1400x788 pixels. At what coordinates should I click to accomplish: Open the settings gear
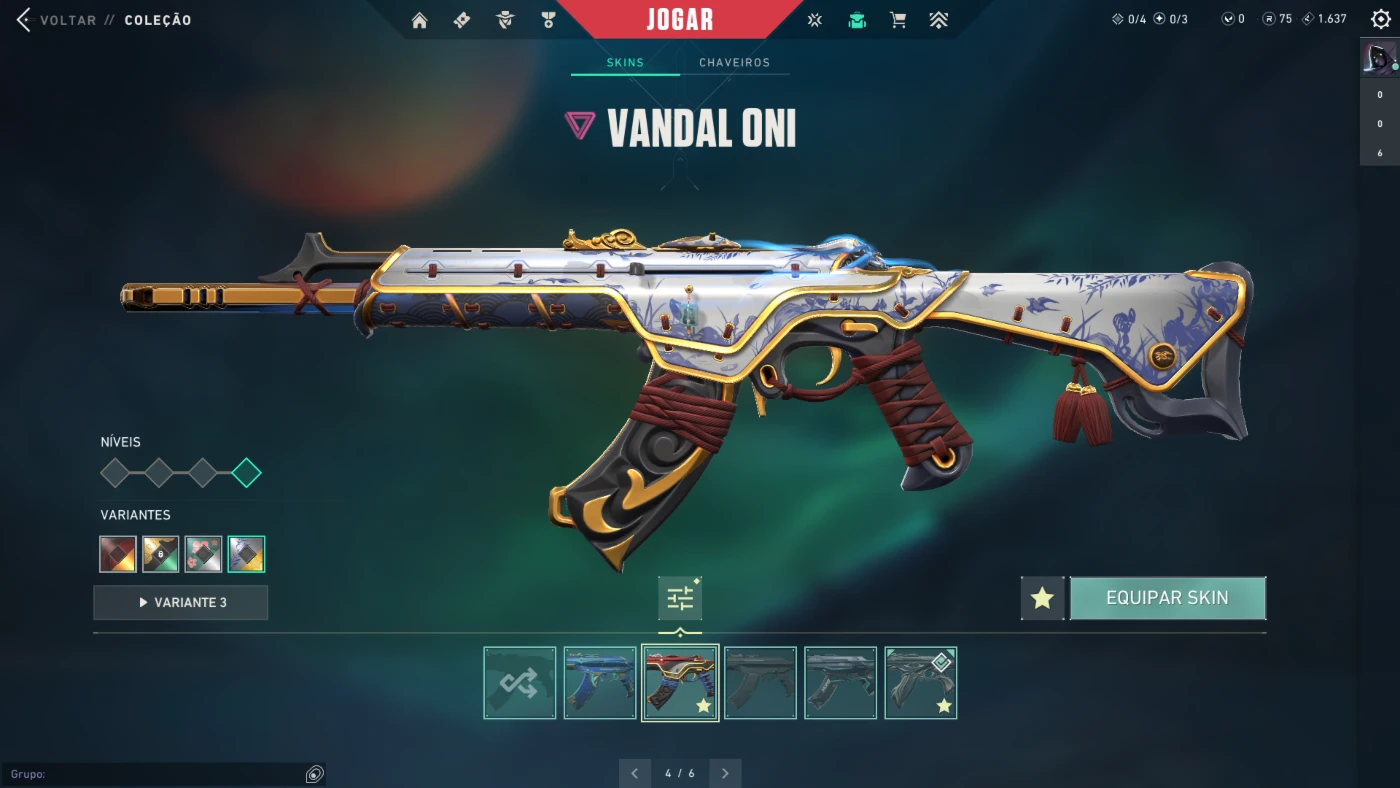[x=1381, y=19]
